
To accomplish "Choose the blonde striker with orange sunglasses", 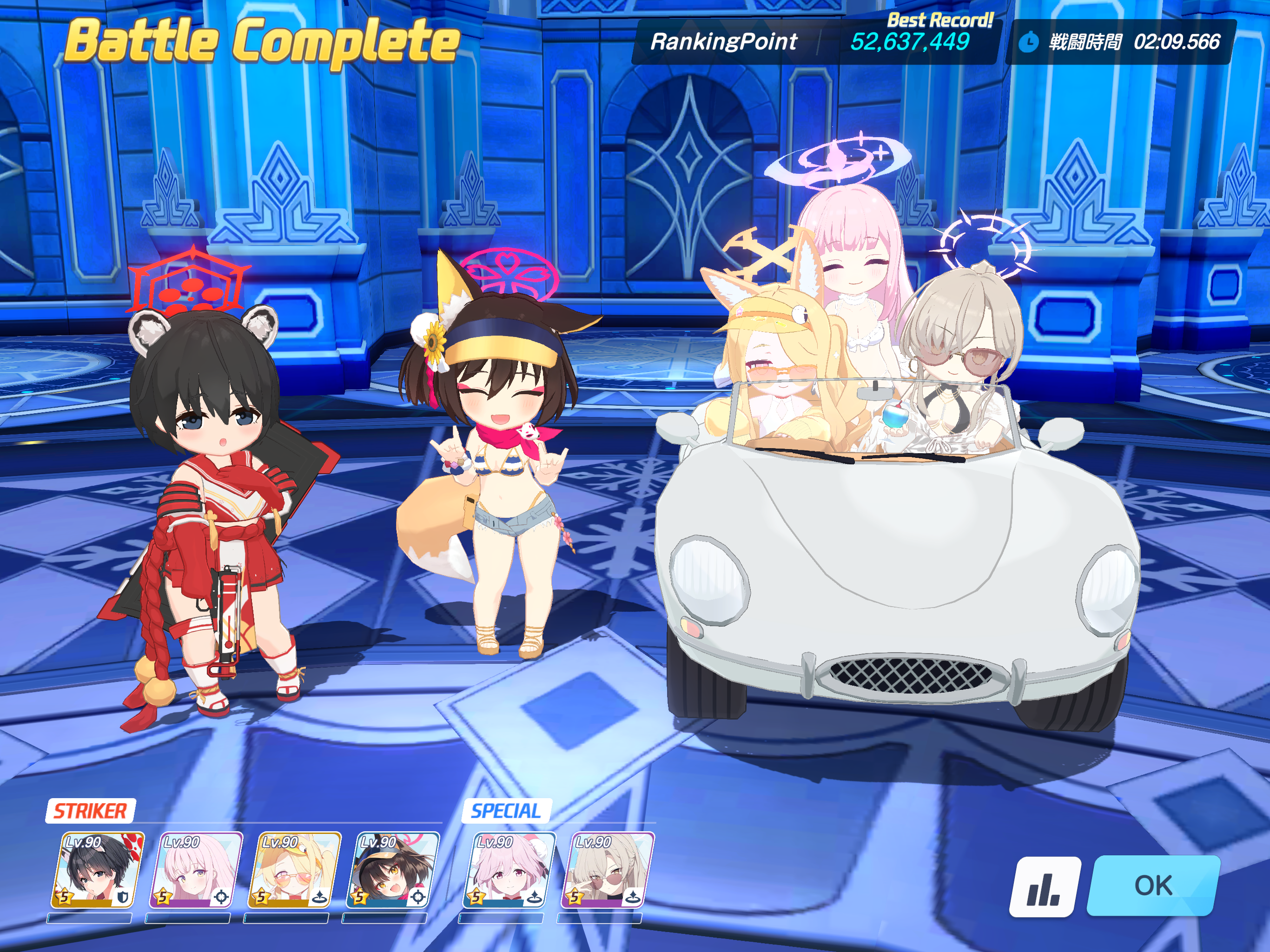I will point(294,871).
